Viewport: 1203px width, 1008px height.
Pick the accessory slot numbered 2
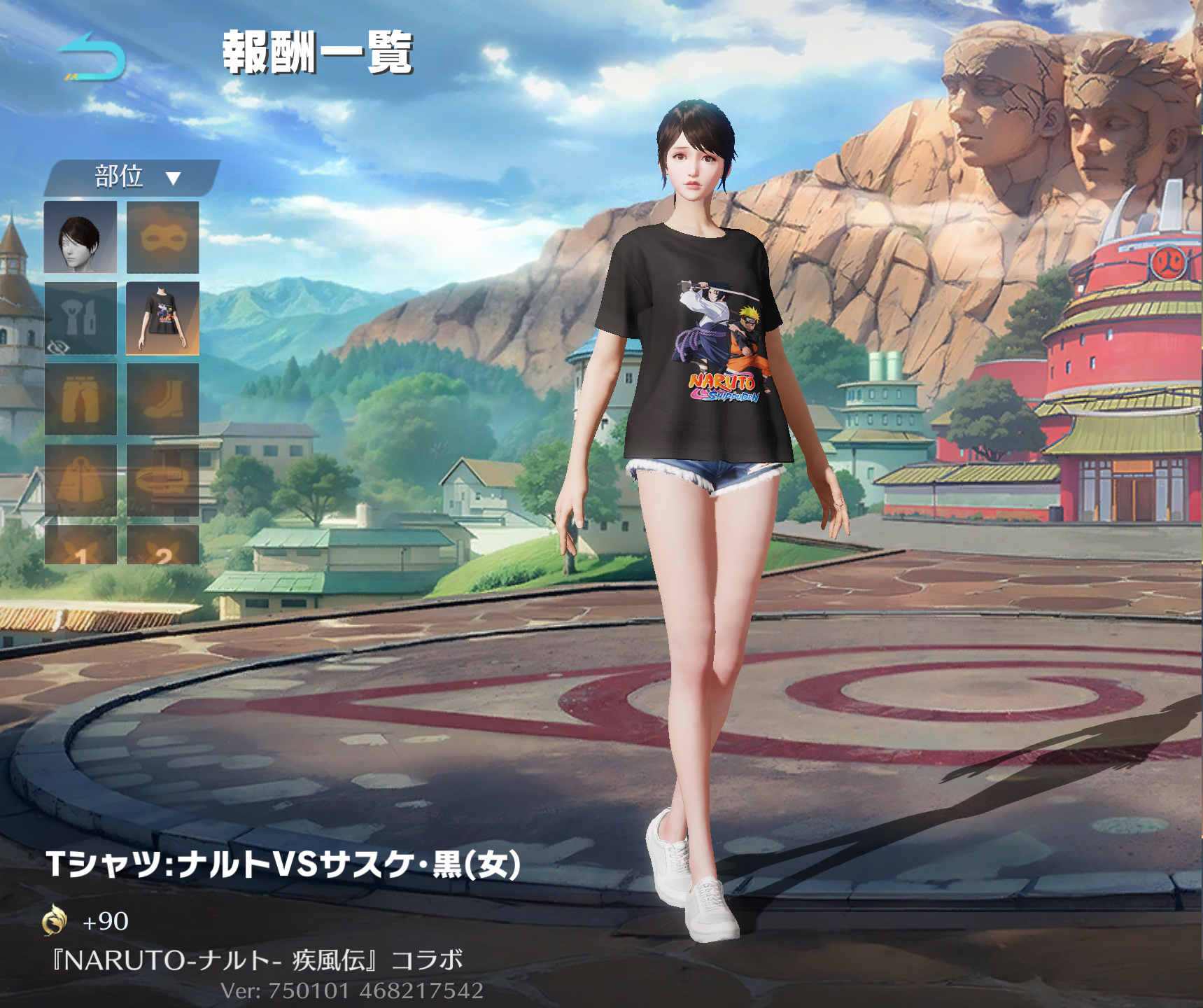[162, 546]
